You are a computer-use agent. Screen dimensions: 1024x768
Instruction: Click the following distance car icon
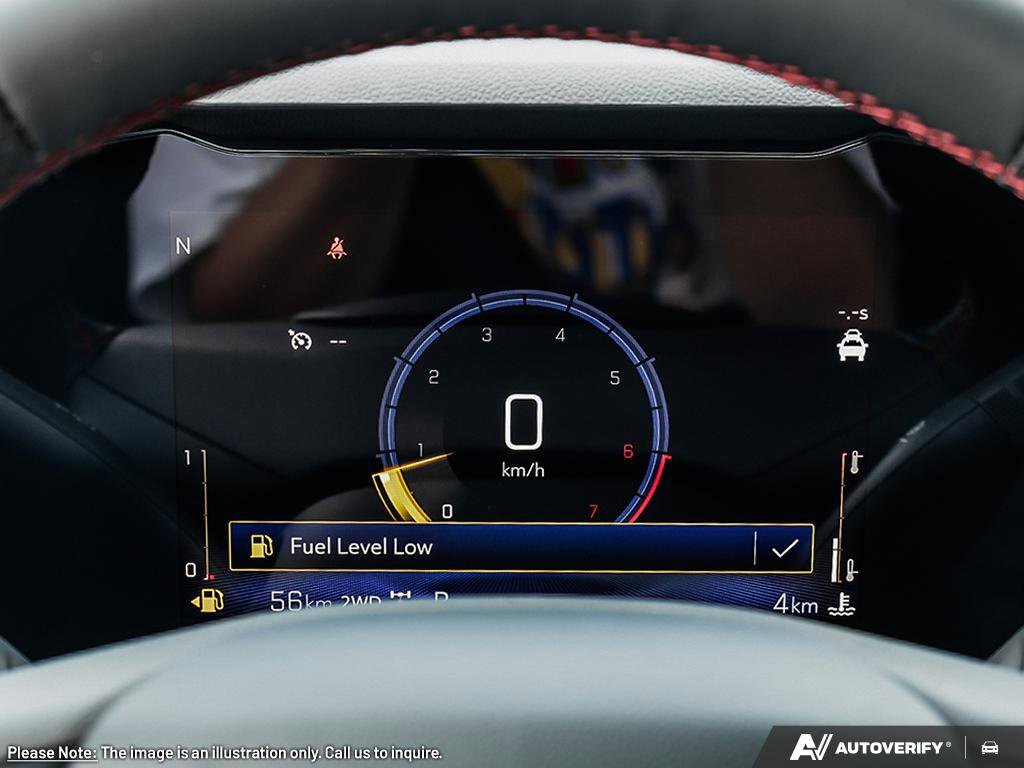coord(852,345)
